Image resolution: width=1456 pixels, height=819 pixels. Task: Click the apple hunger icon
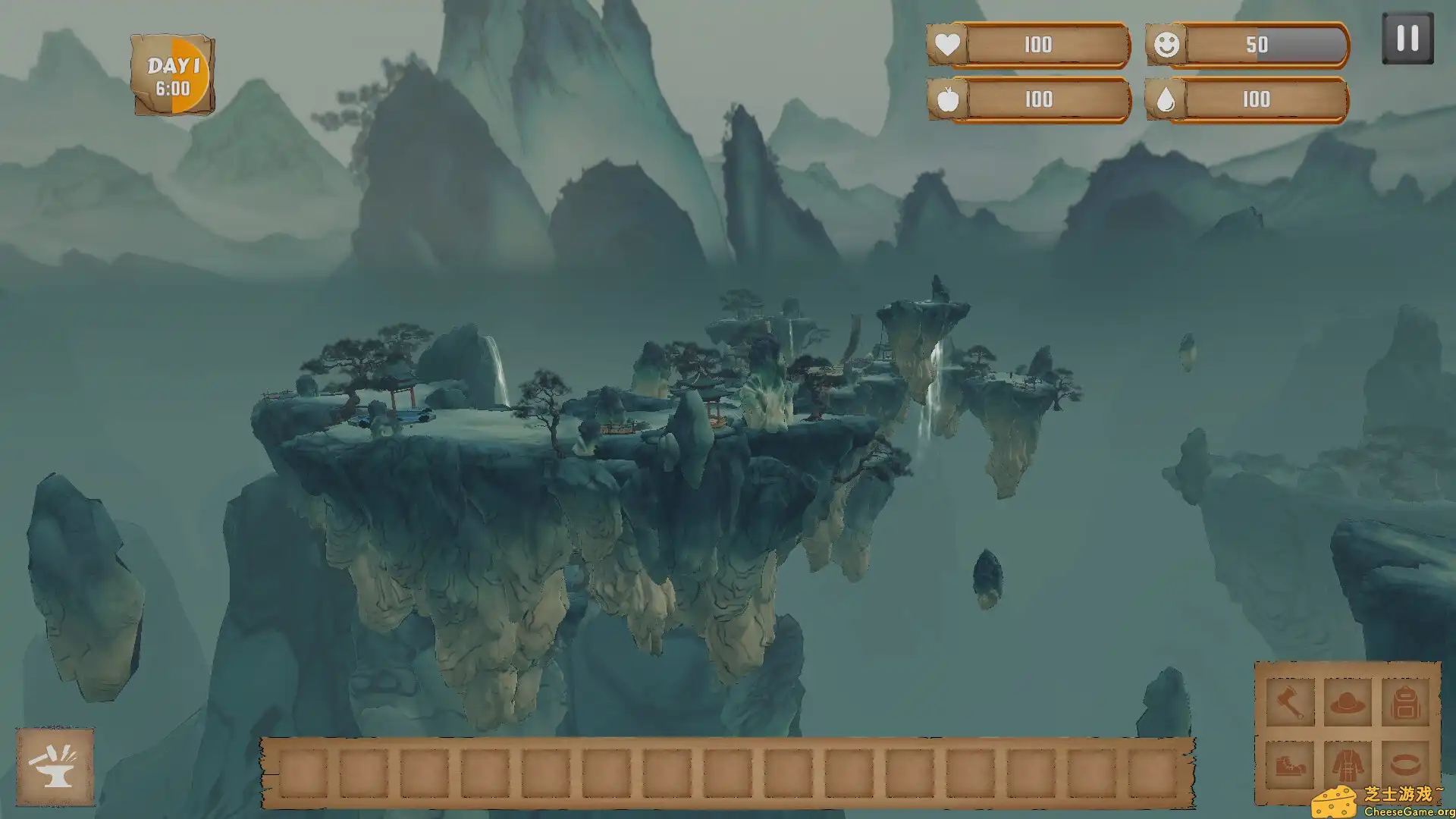pyautogui.click(x=948, y=100)
